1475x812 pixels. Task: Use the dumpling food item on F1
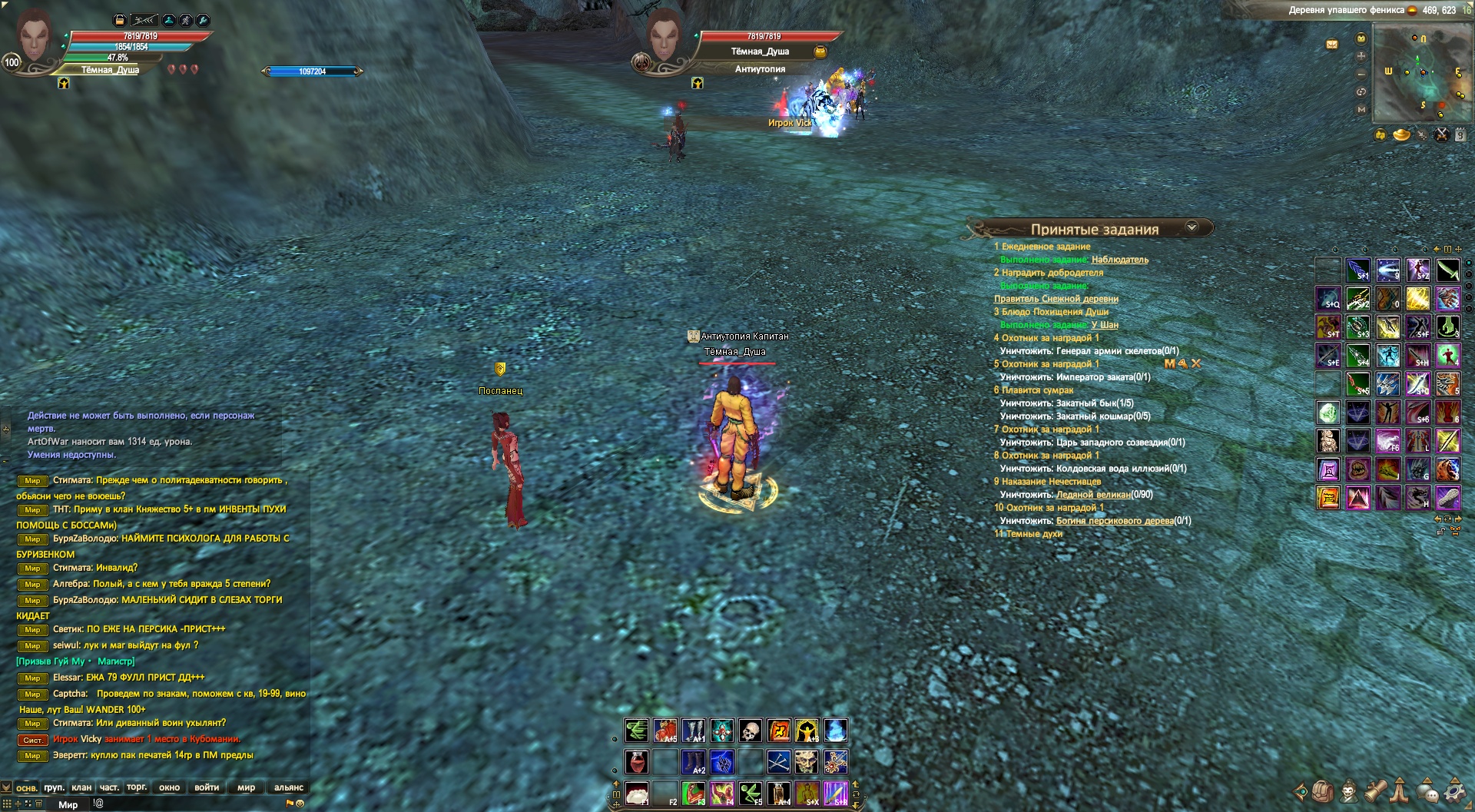[636, 793]
